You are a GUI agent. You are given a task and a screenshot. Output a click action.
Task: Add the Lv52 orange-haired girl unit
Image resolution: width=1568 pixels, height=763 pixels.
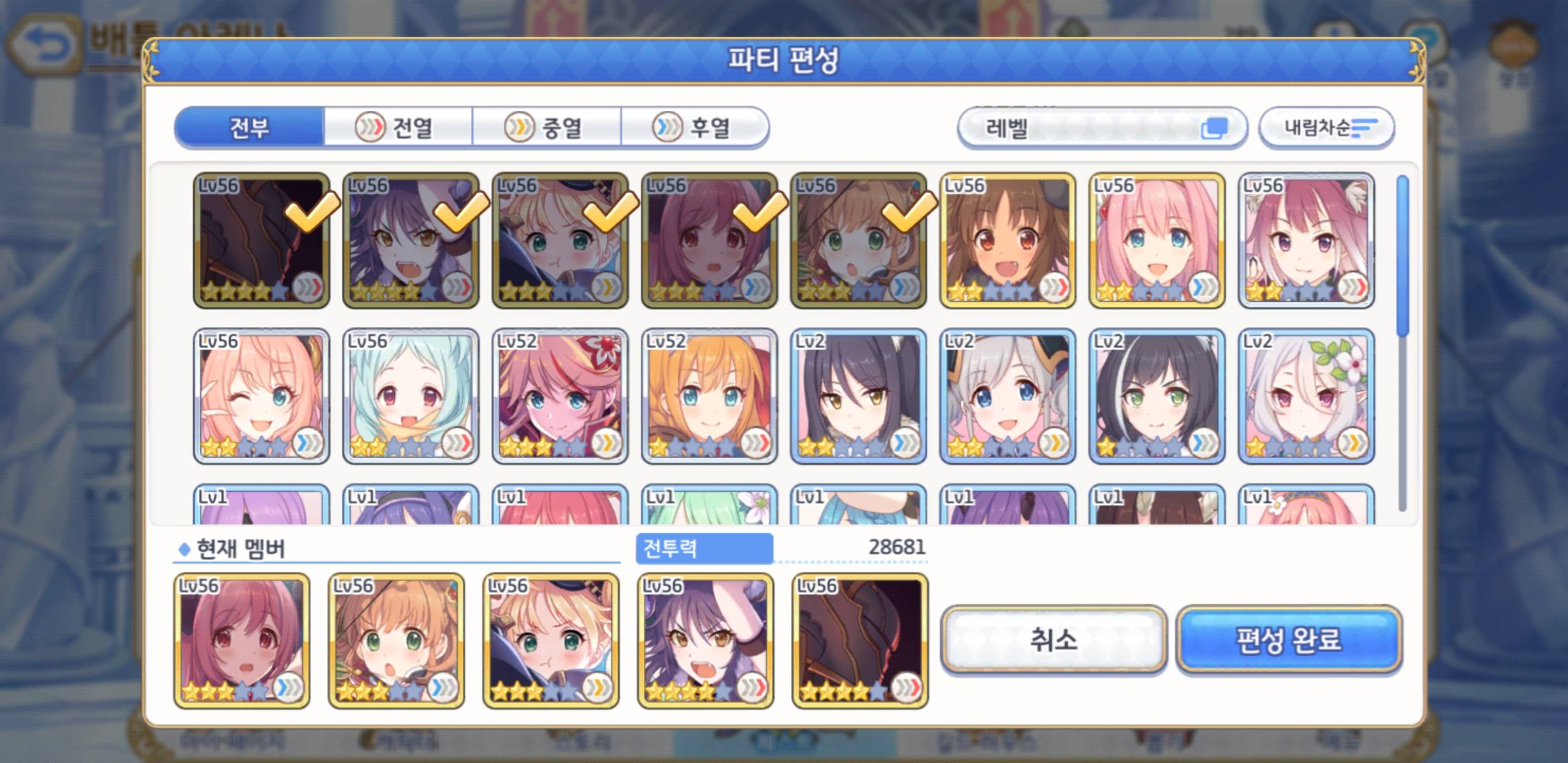(709, 396)
